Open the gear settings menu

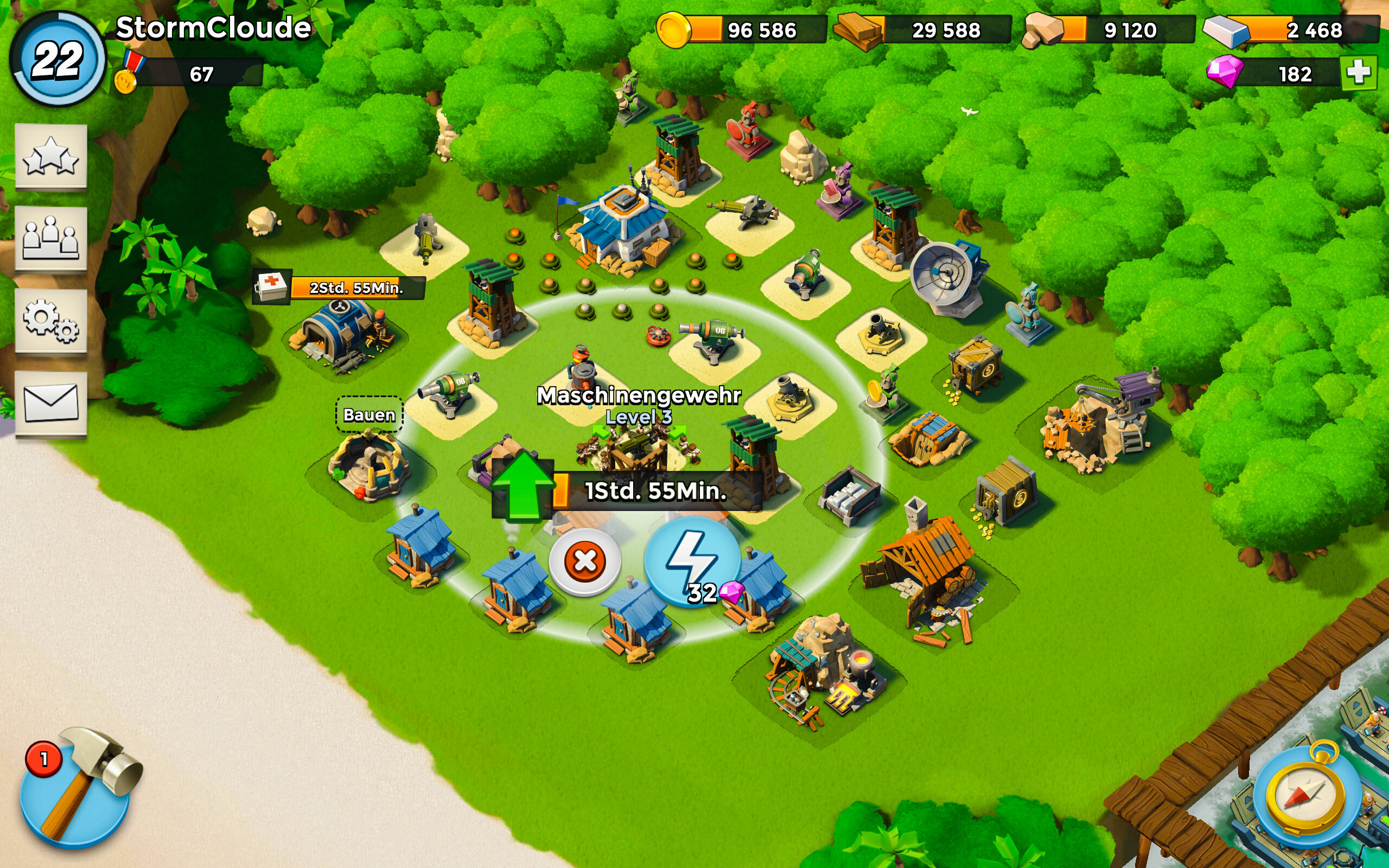(50, 320)
